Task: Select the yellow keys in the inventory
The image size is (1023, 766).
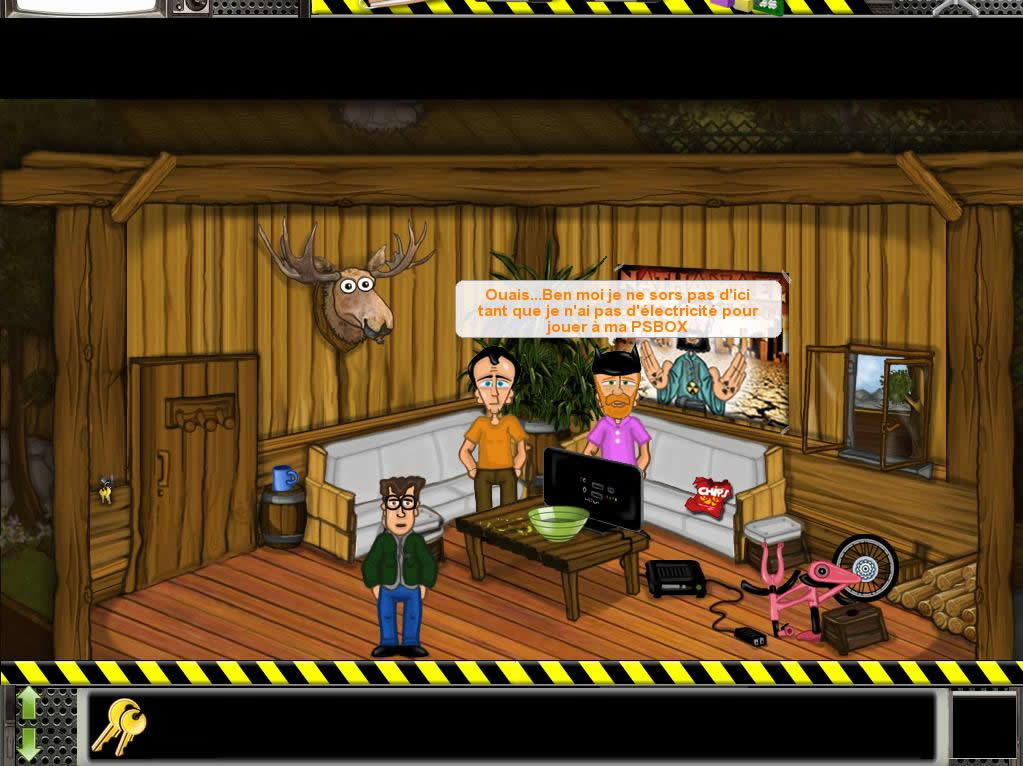Action: click(118, 725)
